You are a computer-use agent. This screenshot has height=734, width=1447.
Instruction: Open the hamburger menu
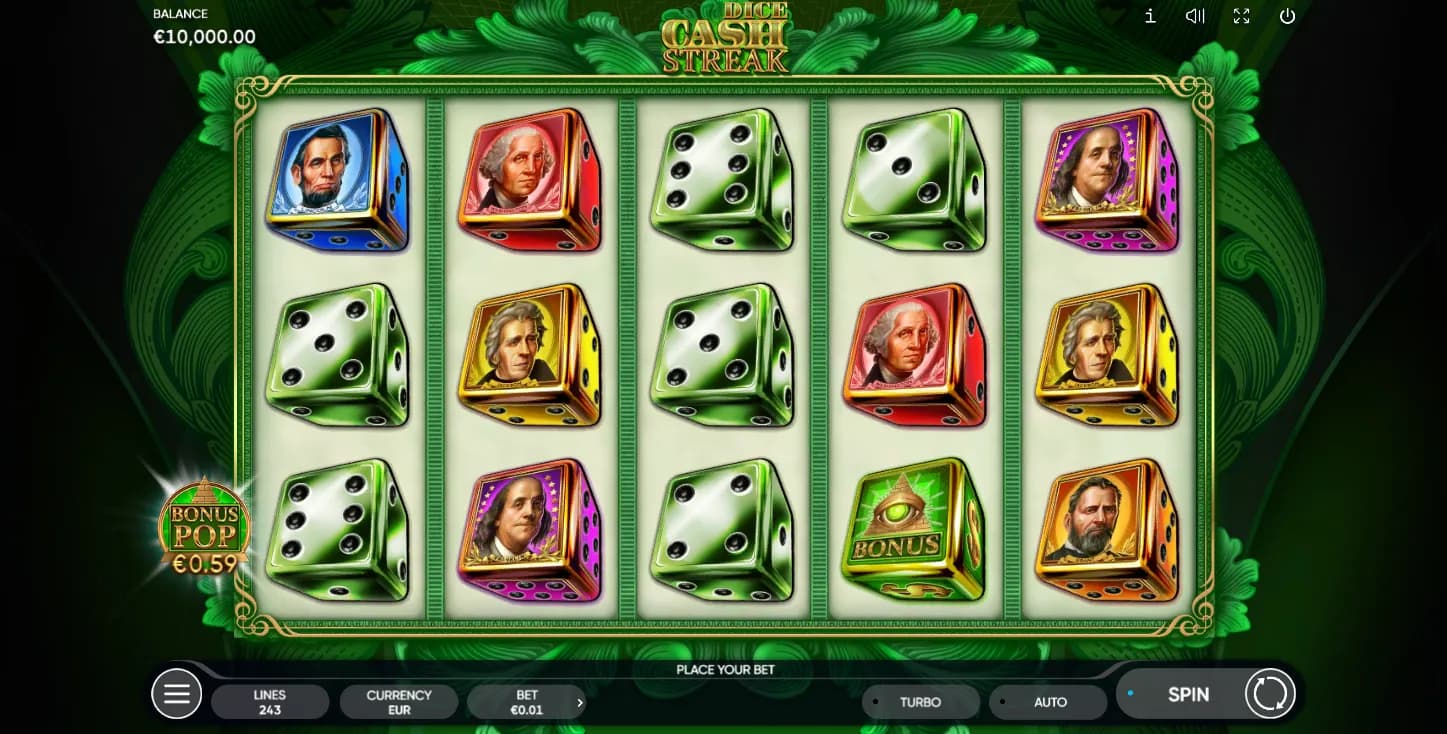[x=176, y=694]
